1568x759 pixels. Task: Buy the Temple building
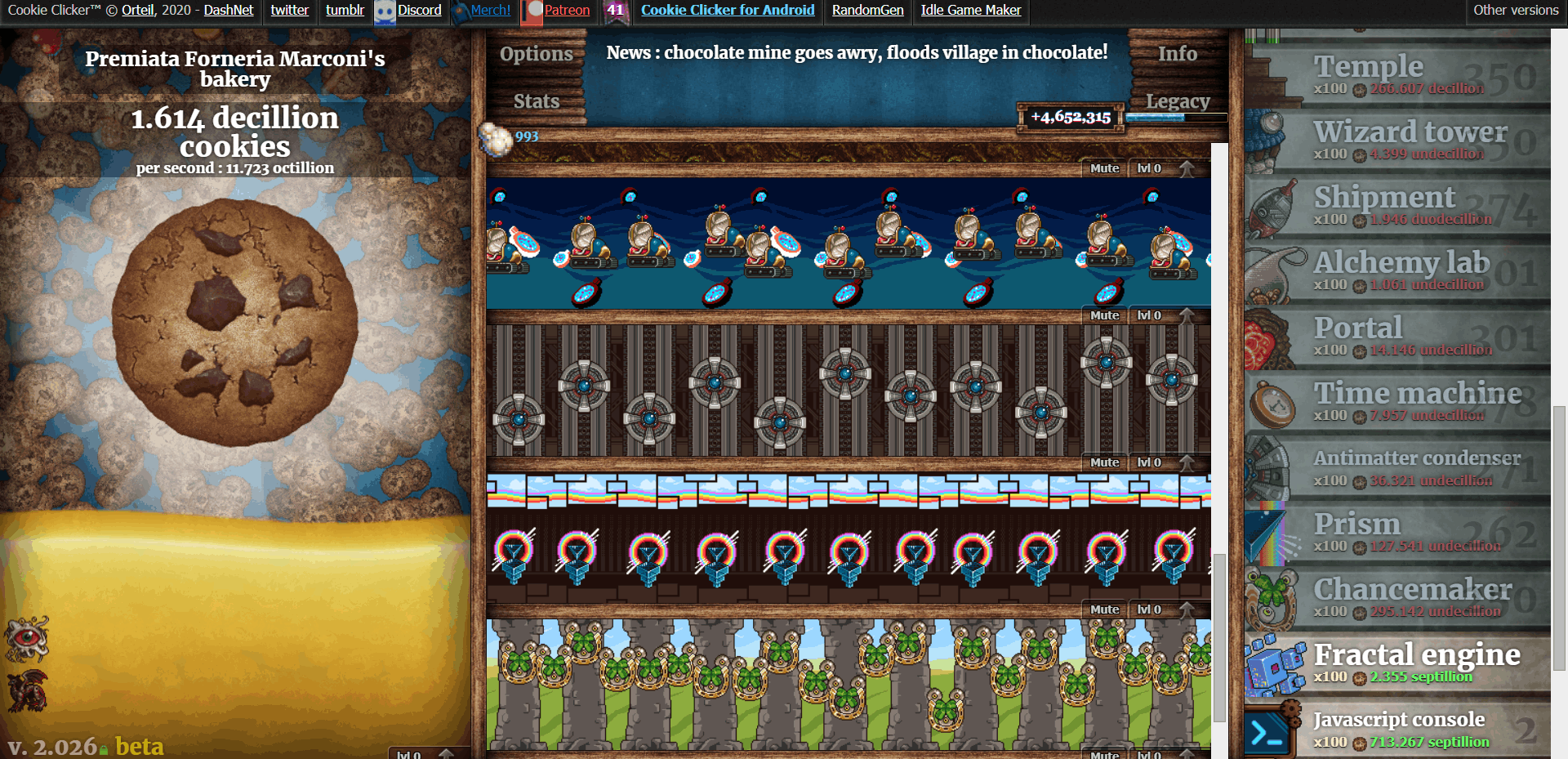click(1396, 74)
